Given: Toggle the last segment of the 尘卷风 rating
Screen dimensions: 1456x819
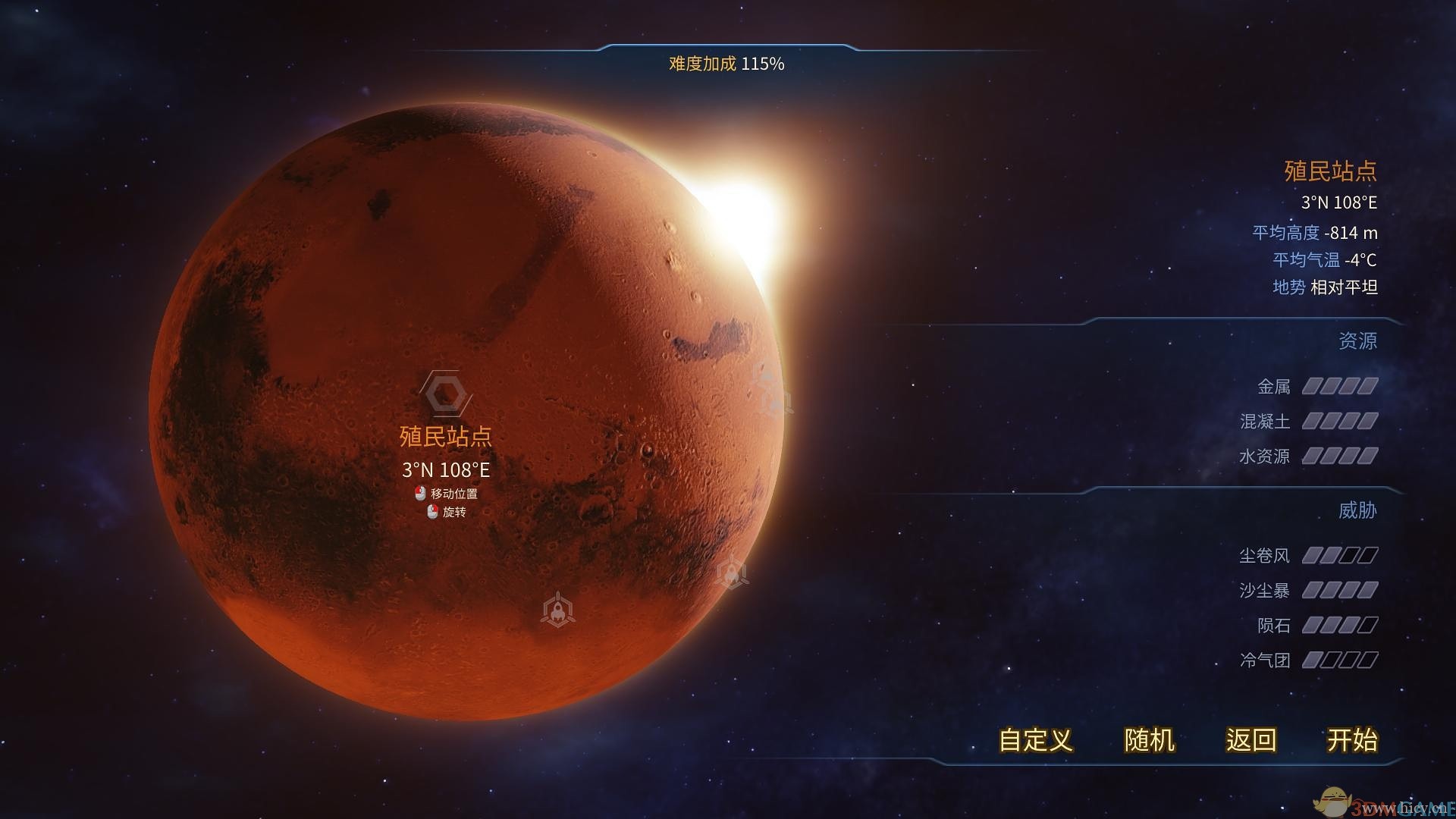Looking at the screenshot, I should tap(1367, 555).
